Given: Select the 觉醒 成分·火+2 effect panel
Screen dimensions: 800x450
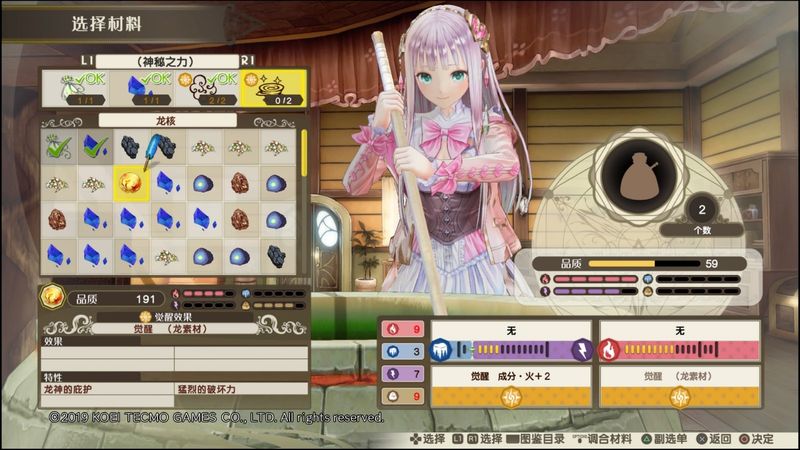Looking at the screenshot, I should [x=511, y=387].
